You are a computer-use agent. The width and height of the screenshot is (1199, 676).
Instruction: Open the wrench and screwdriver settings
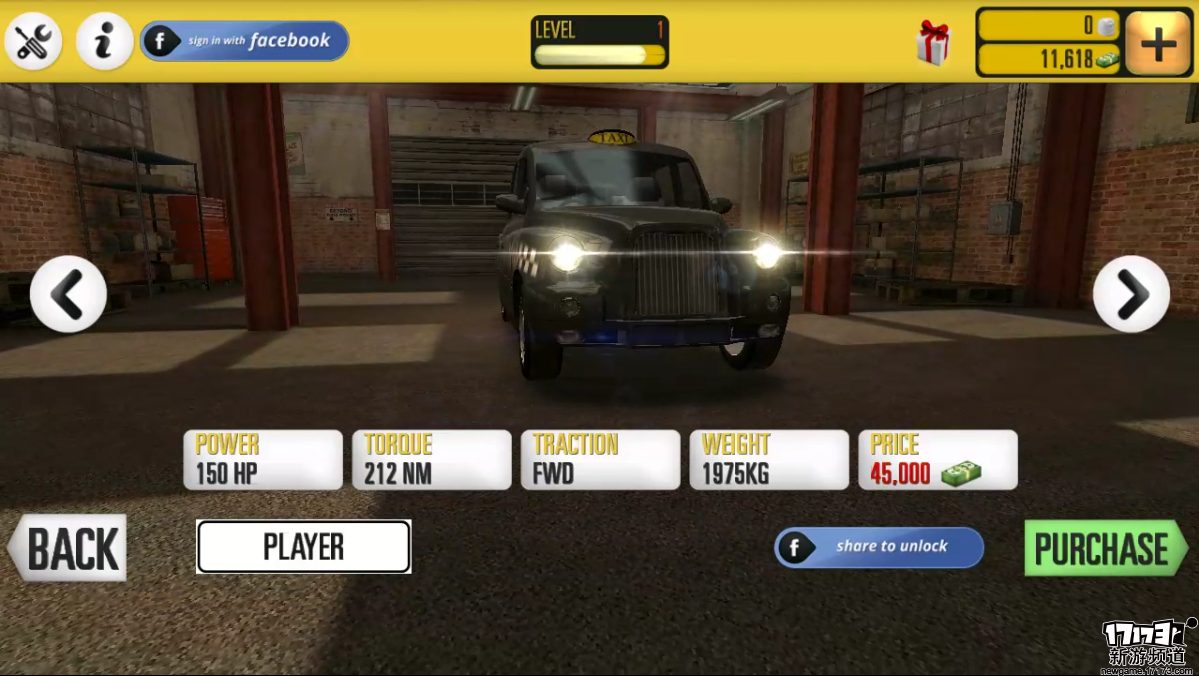[x=34, y=42]
